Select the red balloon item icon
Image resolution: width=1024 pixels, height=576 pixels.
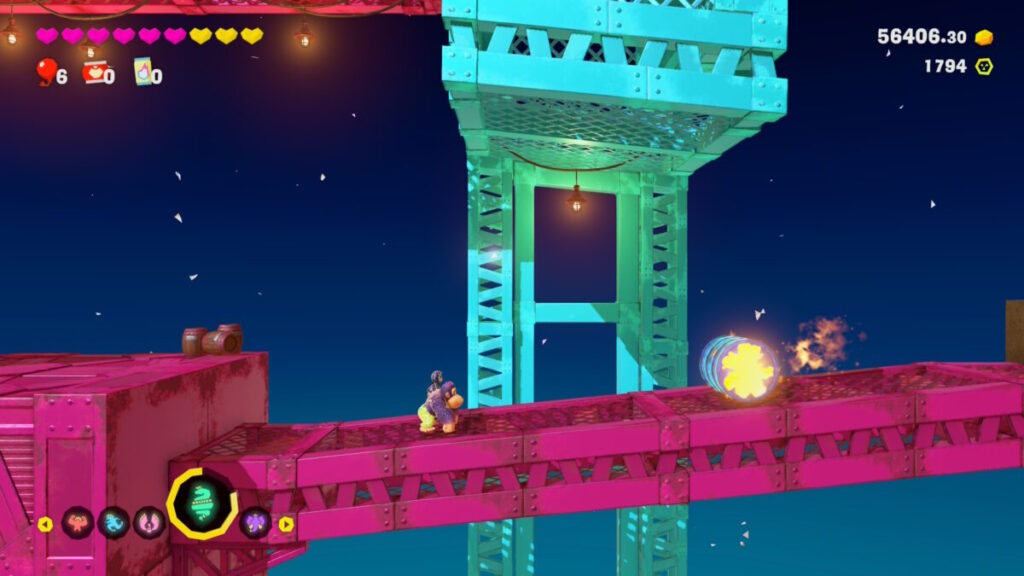tap(46, 70)
